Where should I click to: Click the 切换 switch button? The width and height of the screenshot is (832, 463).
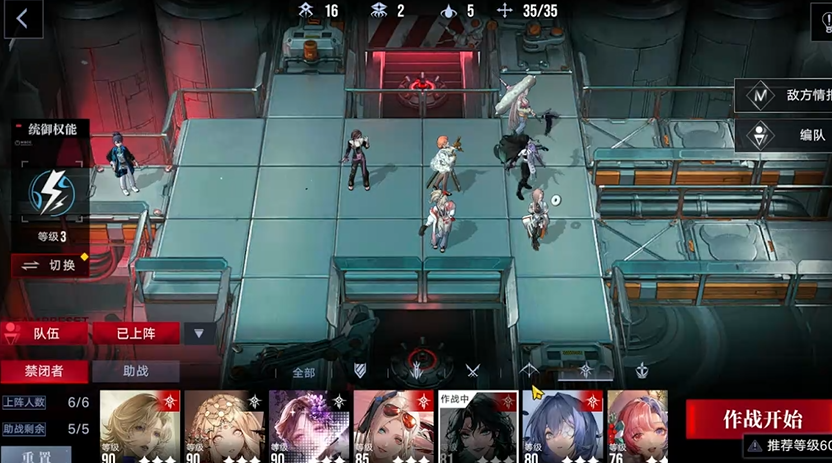(x=49, y=265)
